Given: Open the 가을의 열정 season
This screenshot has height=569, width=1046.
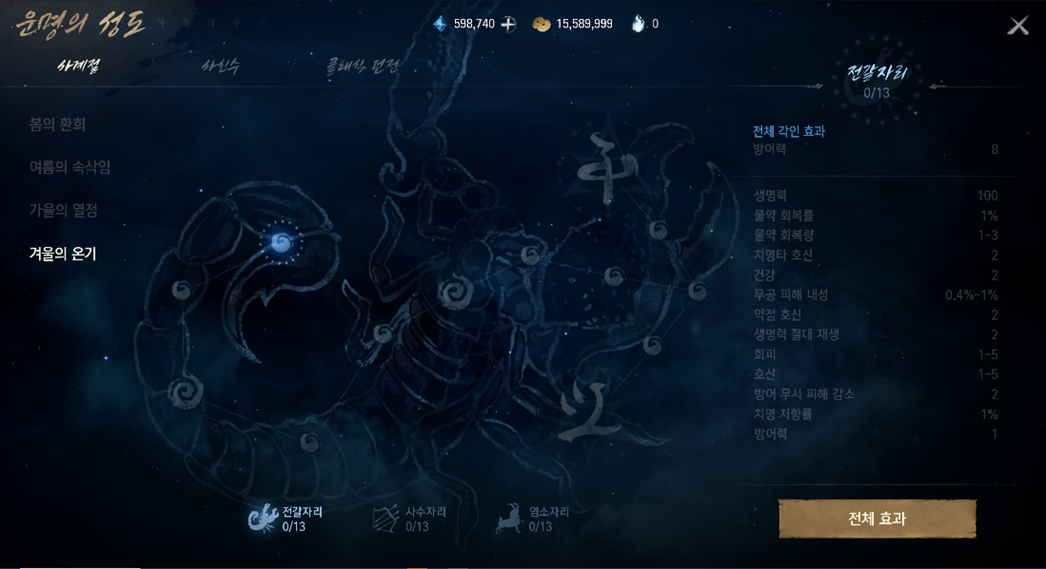Looking at the screenshot, I should [x=63, y=210].
